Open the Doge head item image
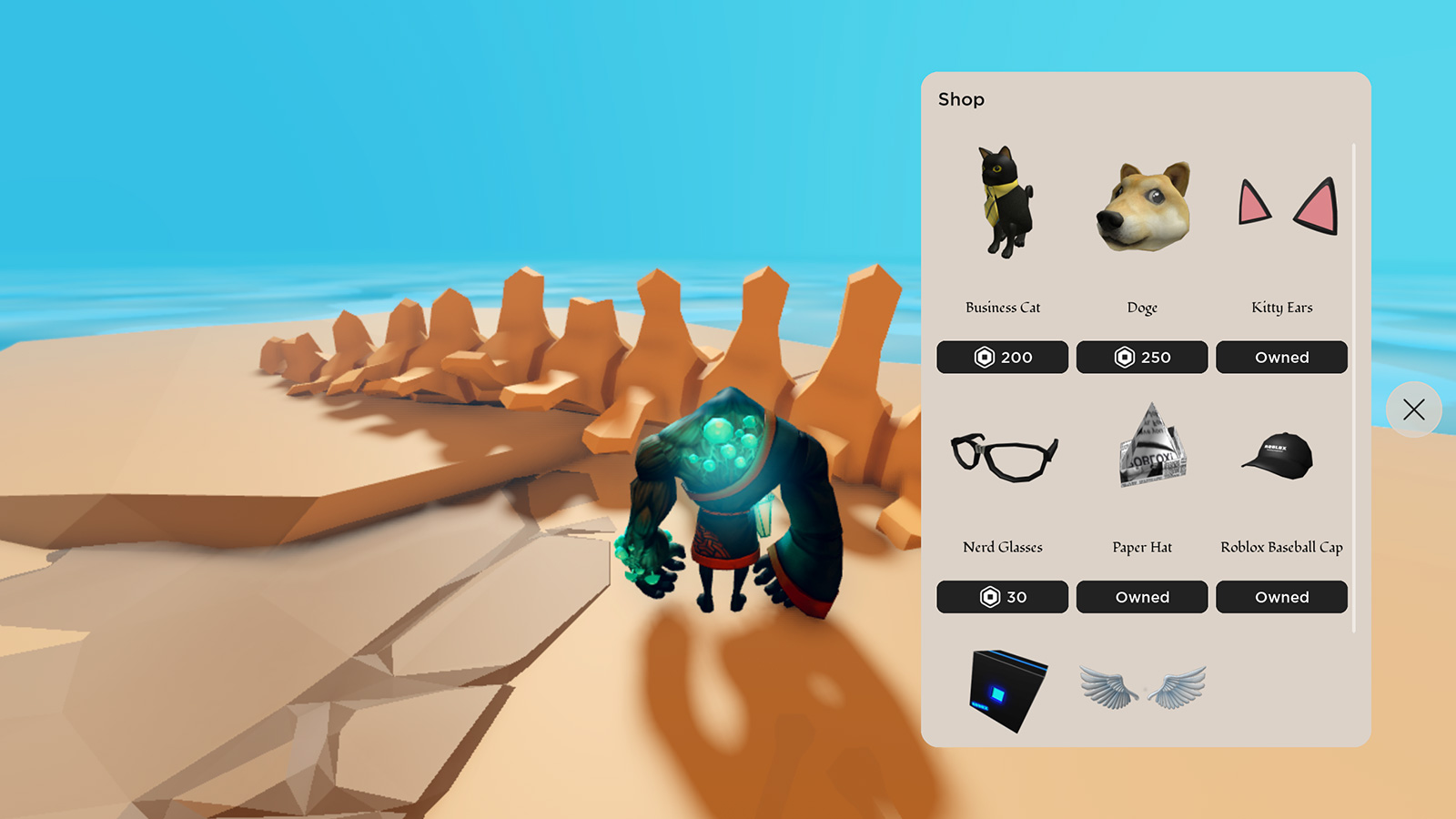 pos(1142,202)
